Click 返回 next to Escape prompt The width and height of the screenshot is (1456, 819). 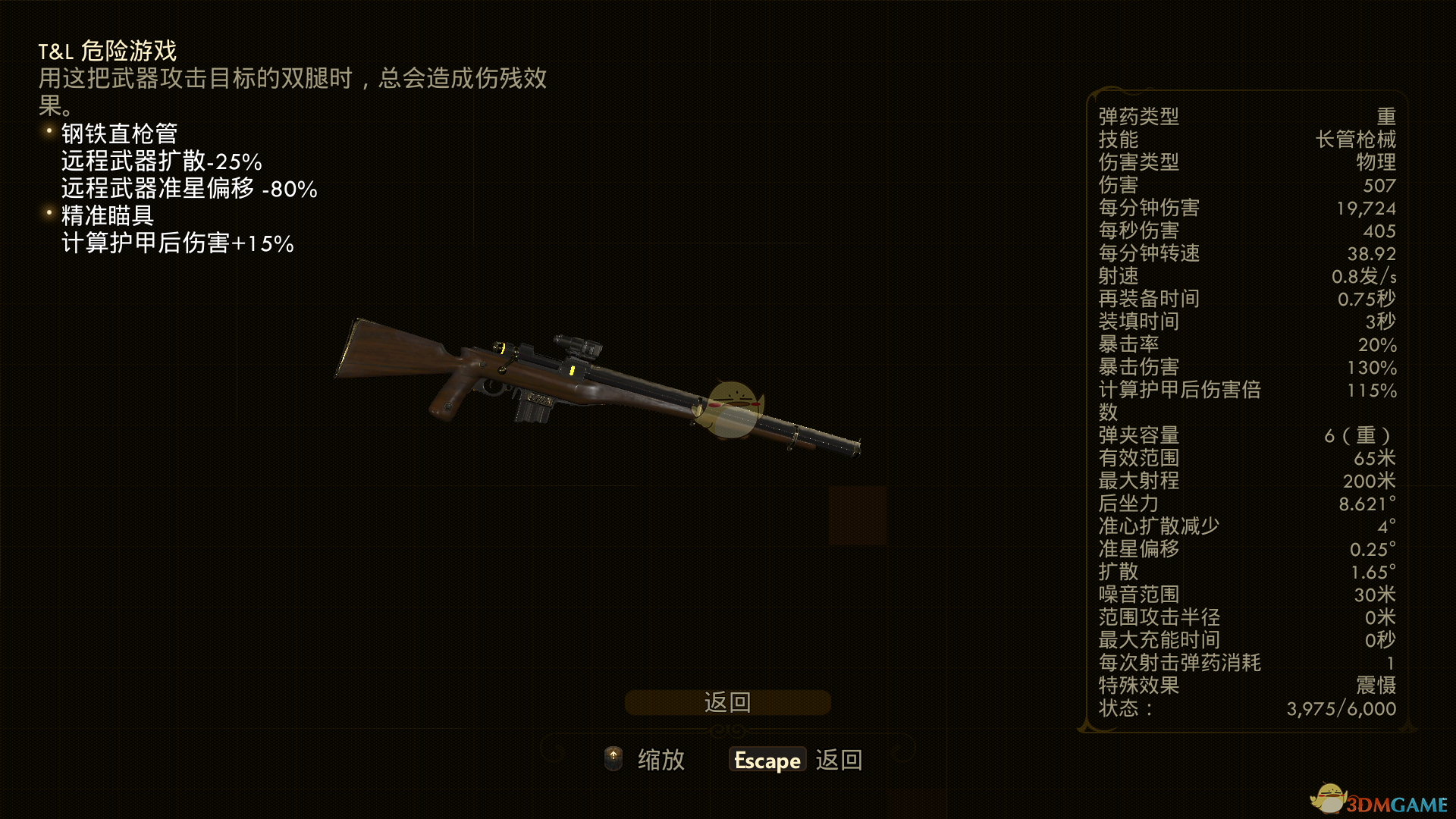[838, 759]
